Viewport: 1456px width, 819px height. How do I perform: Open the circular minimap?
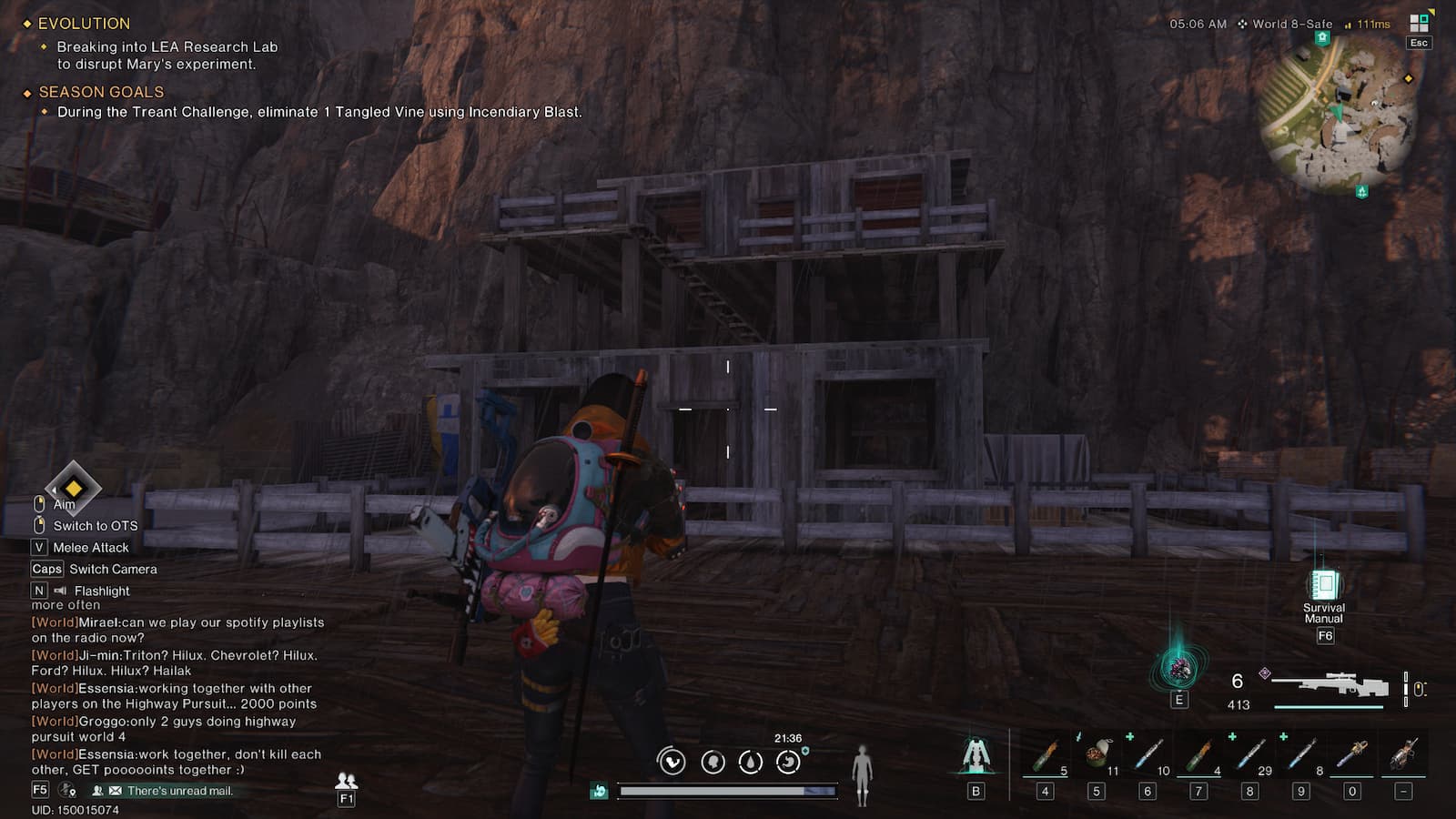(x=1338, y=114)
